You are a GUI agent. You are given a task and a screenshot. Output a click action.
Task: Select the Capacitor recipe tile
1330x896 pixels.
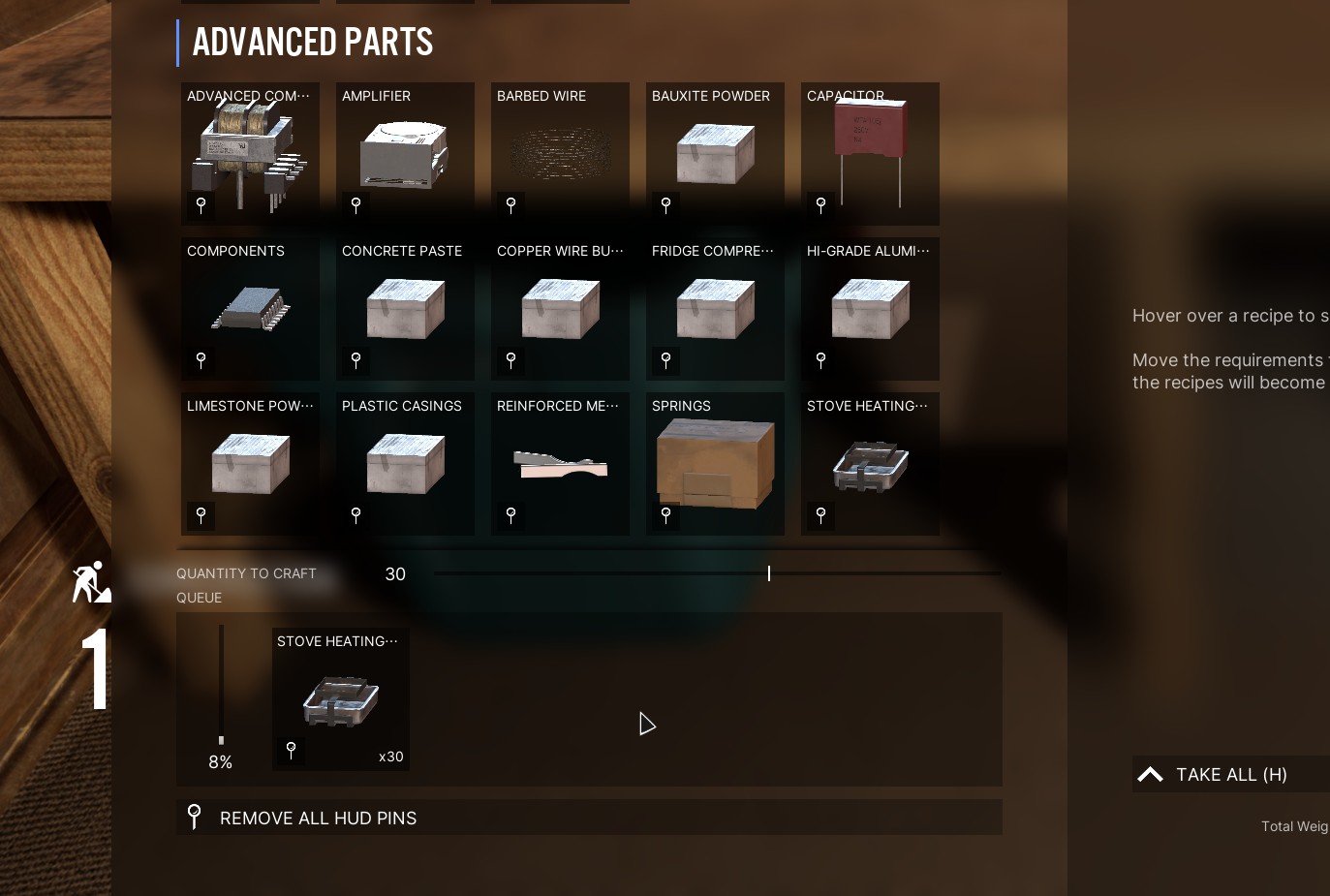pyautogui.click(x=870, y=154)
